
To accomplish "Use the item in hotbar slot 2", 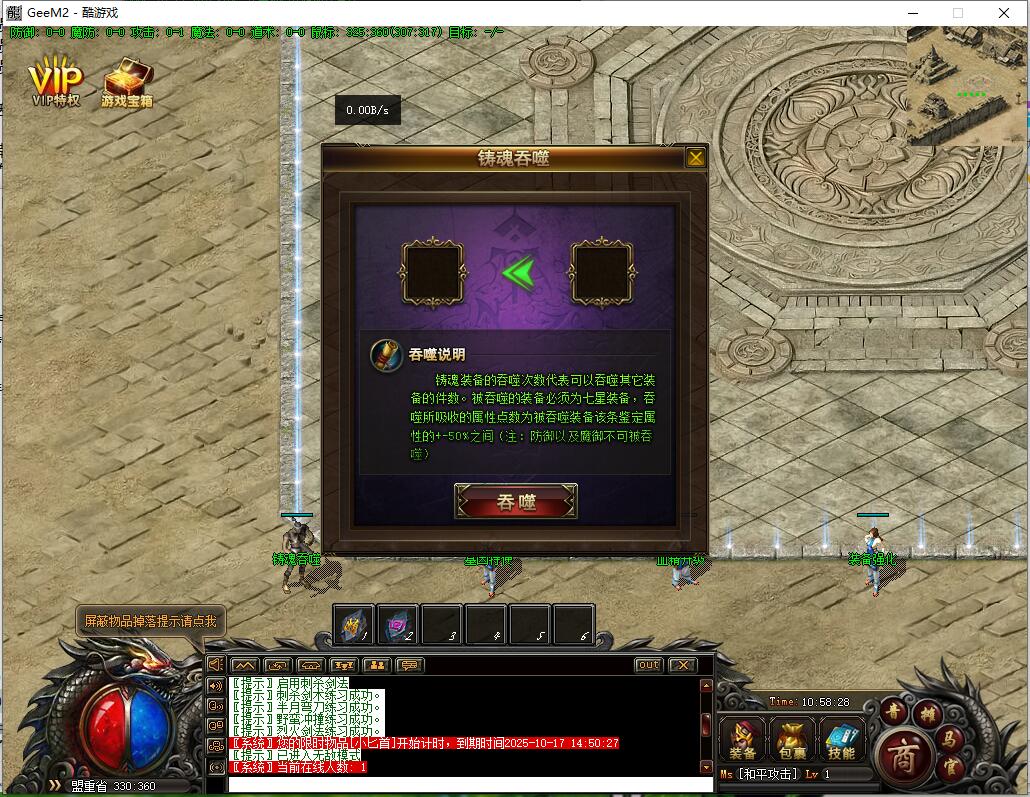I will pyautogui.click(x=398, y=625).
